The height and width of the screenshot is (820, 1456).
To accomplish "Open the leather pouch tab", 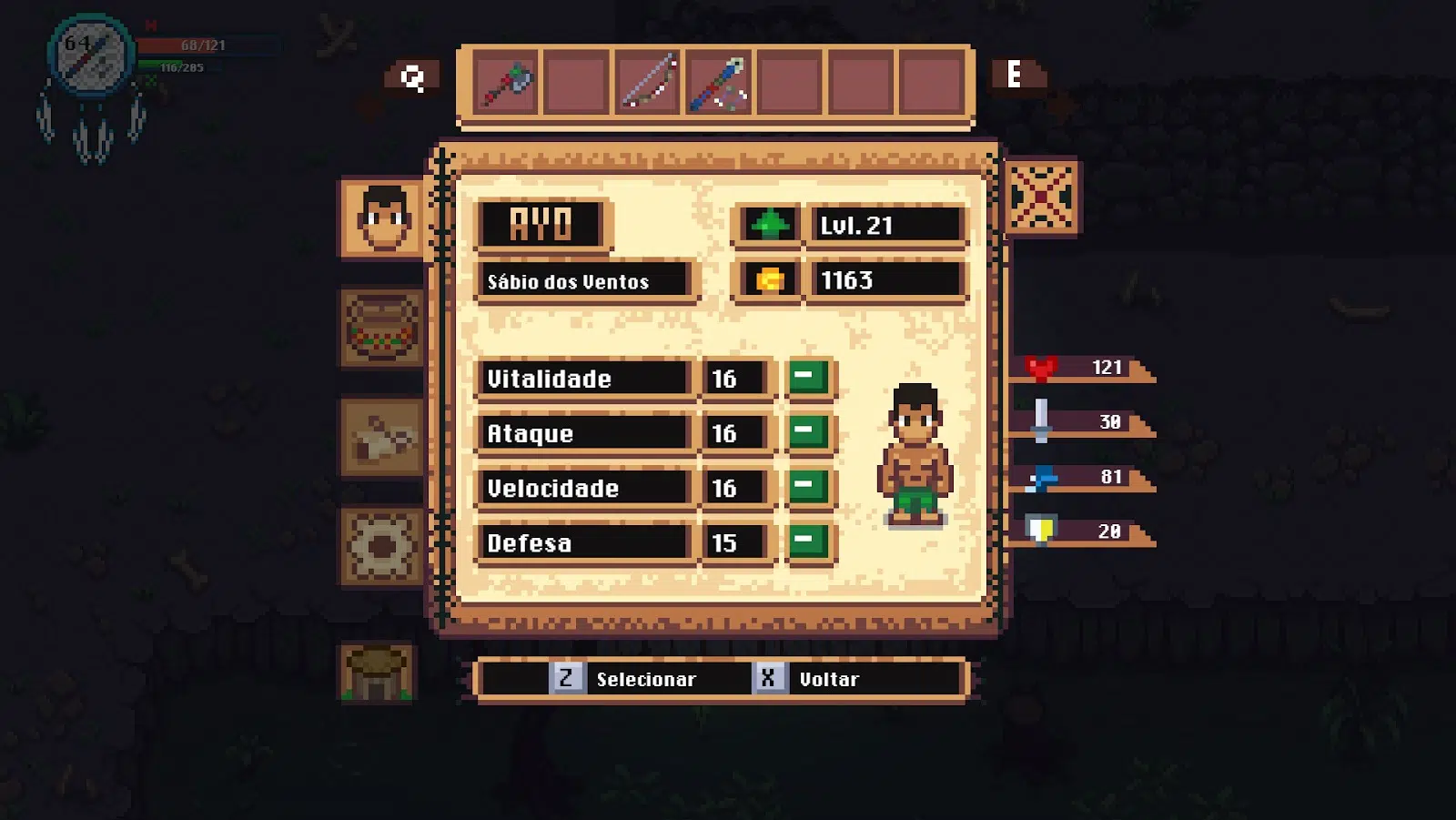I will coord(382,438).
